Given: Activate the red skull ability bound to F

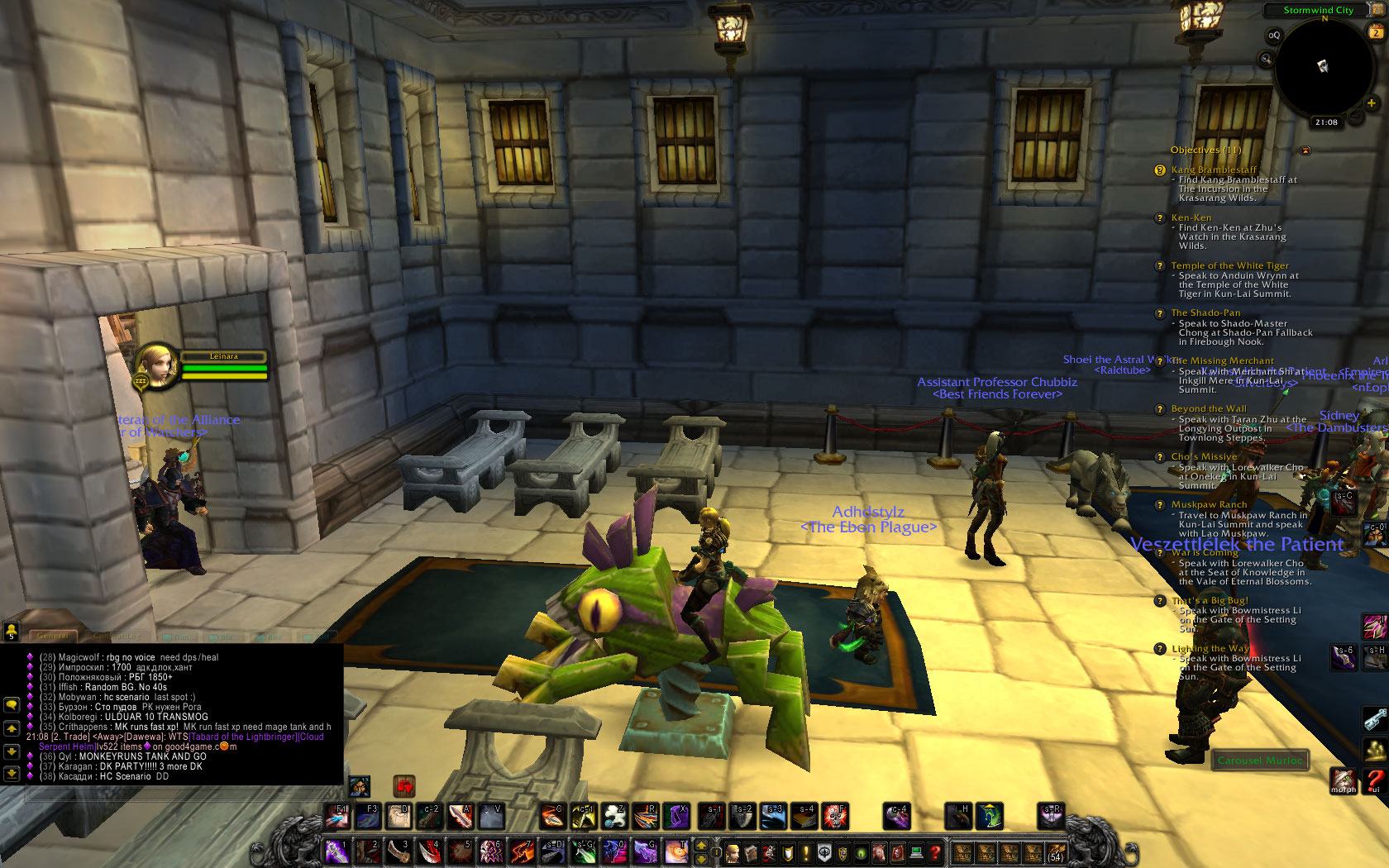Looking at the screenshot, I should pos(835,816).
